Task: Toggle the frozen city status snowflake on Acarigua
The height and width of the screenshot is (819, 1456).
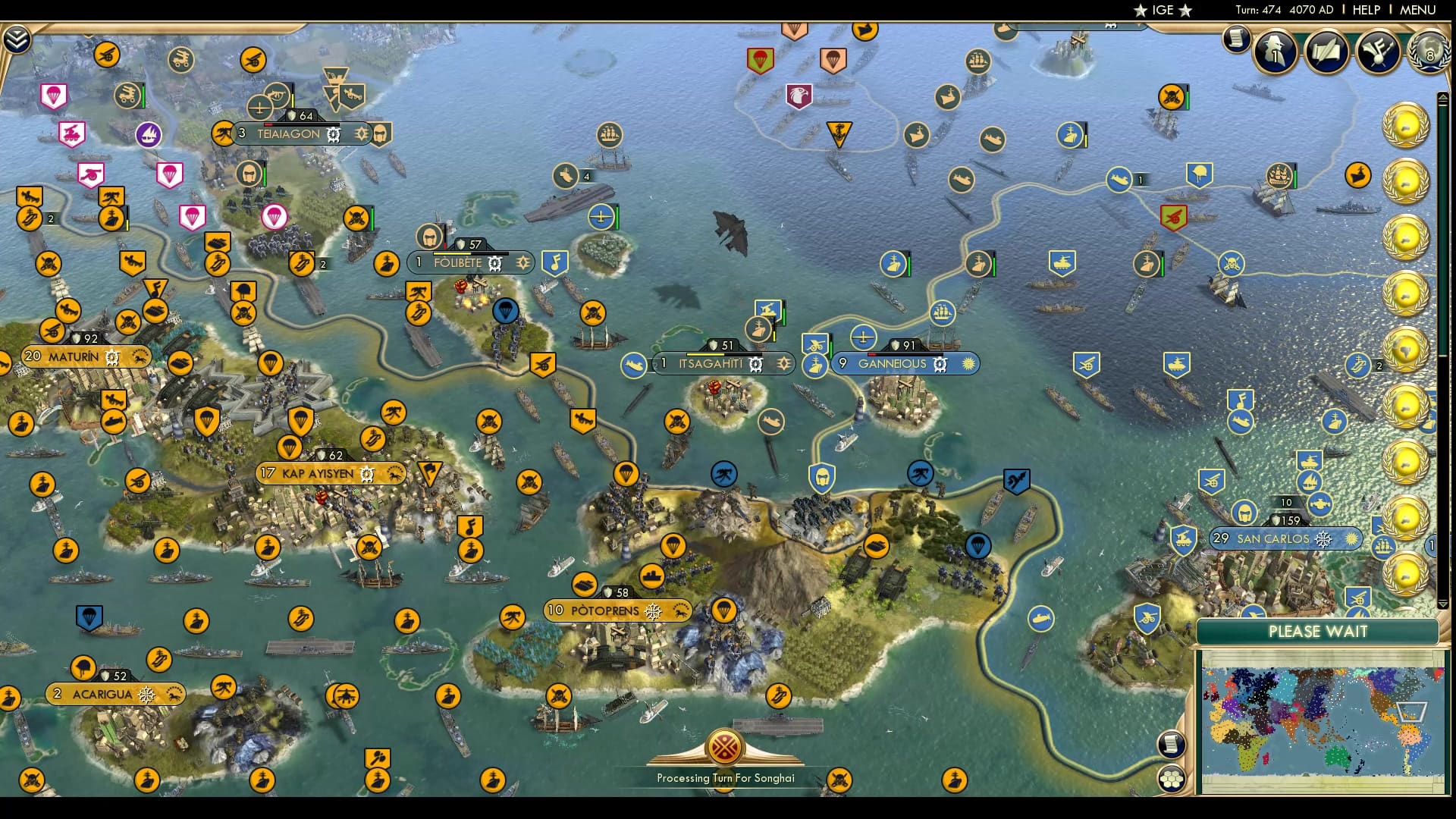Action: tap(145, 694)
